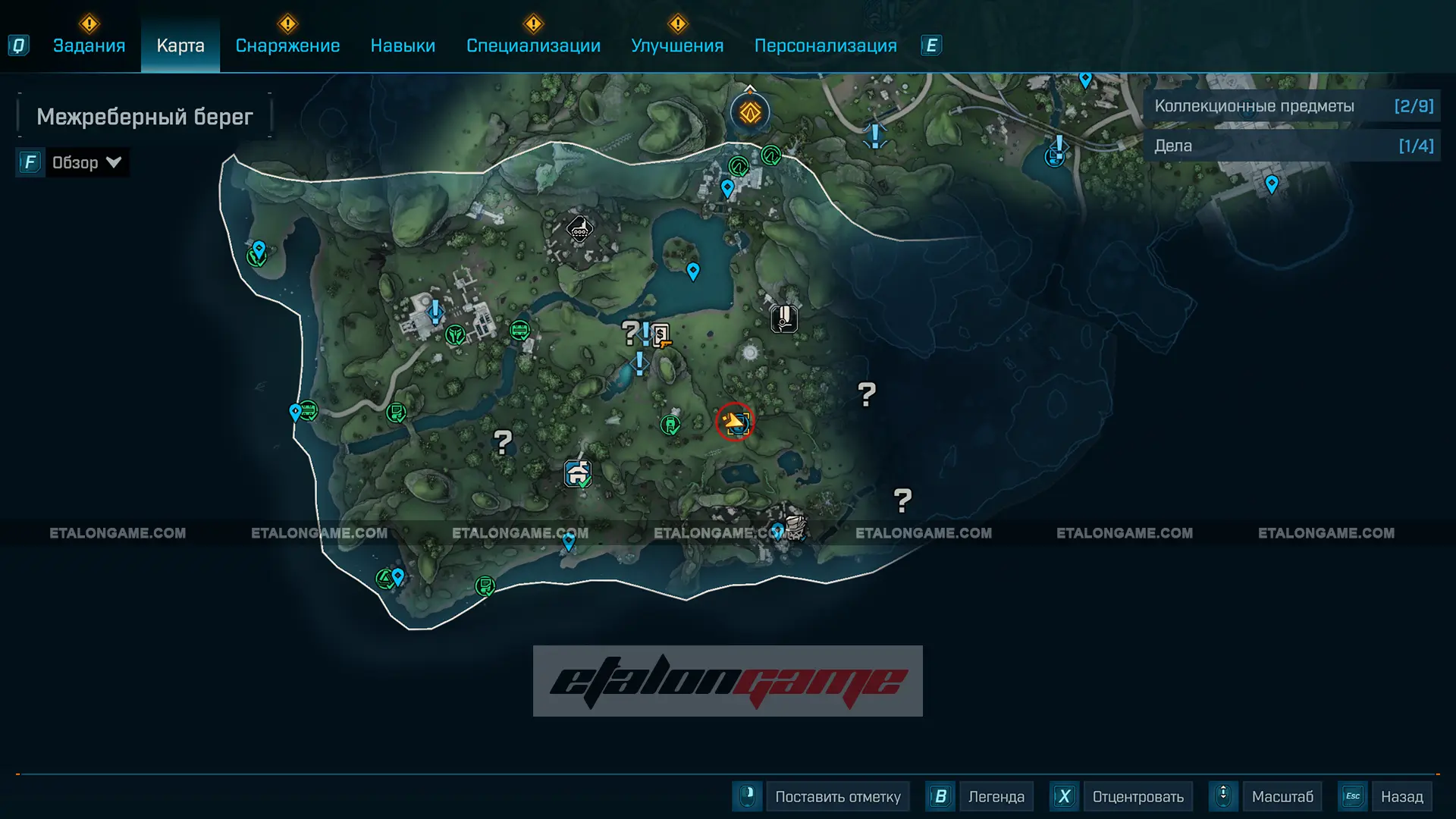Switch to the Персонализация tab
The image size is (1456, 819).
(825, 45)
